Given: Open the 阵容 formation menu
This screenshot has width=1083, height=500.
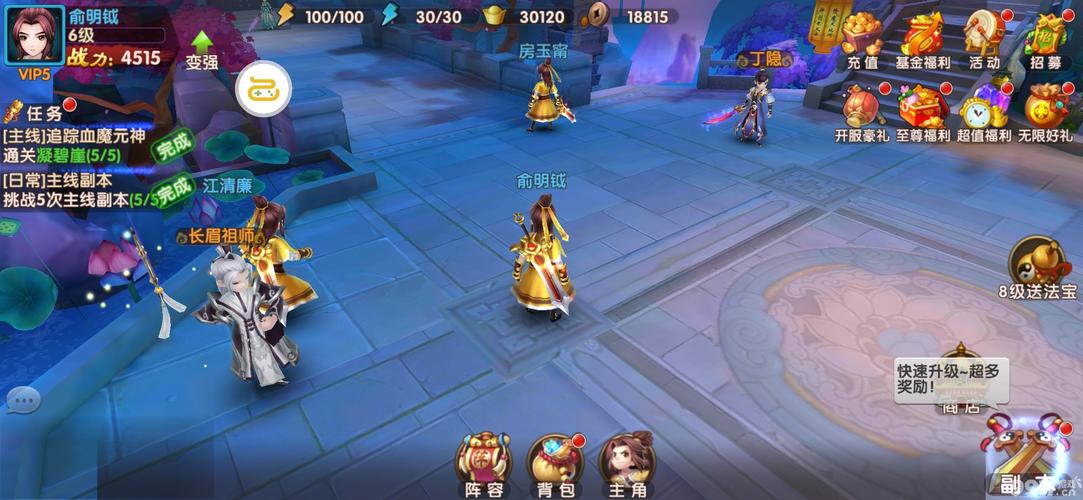Looking at the screenshot, I should click(484, 462).
